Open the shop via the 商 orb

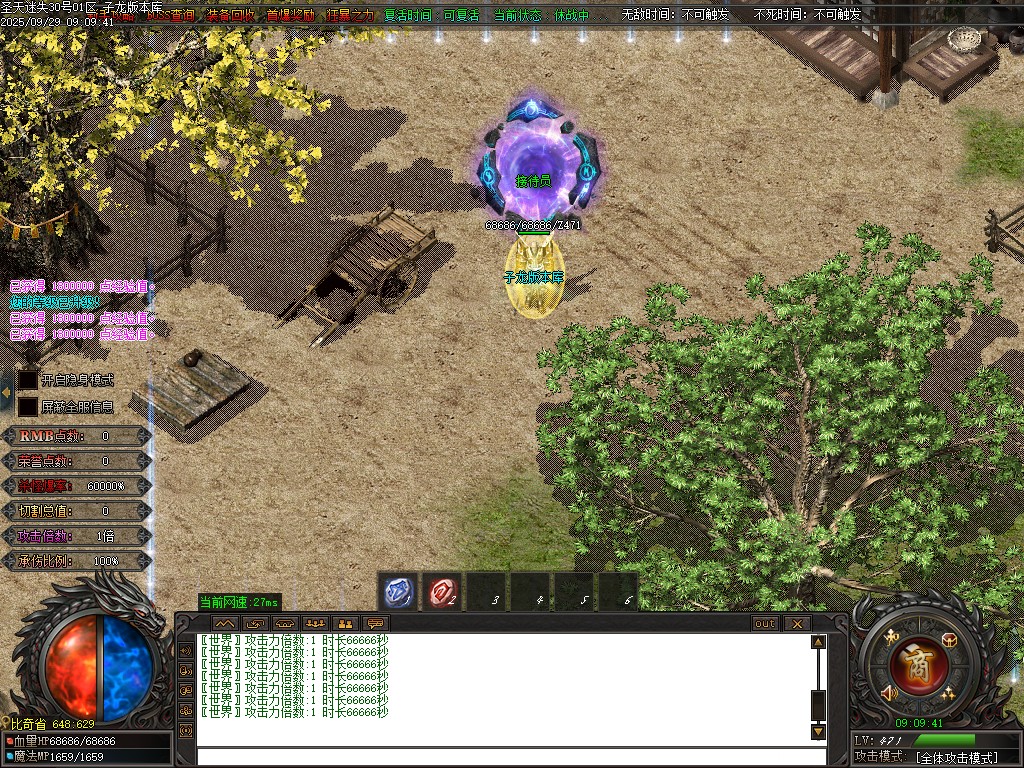[912, 664]
